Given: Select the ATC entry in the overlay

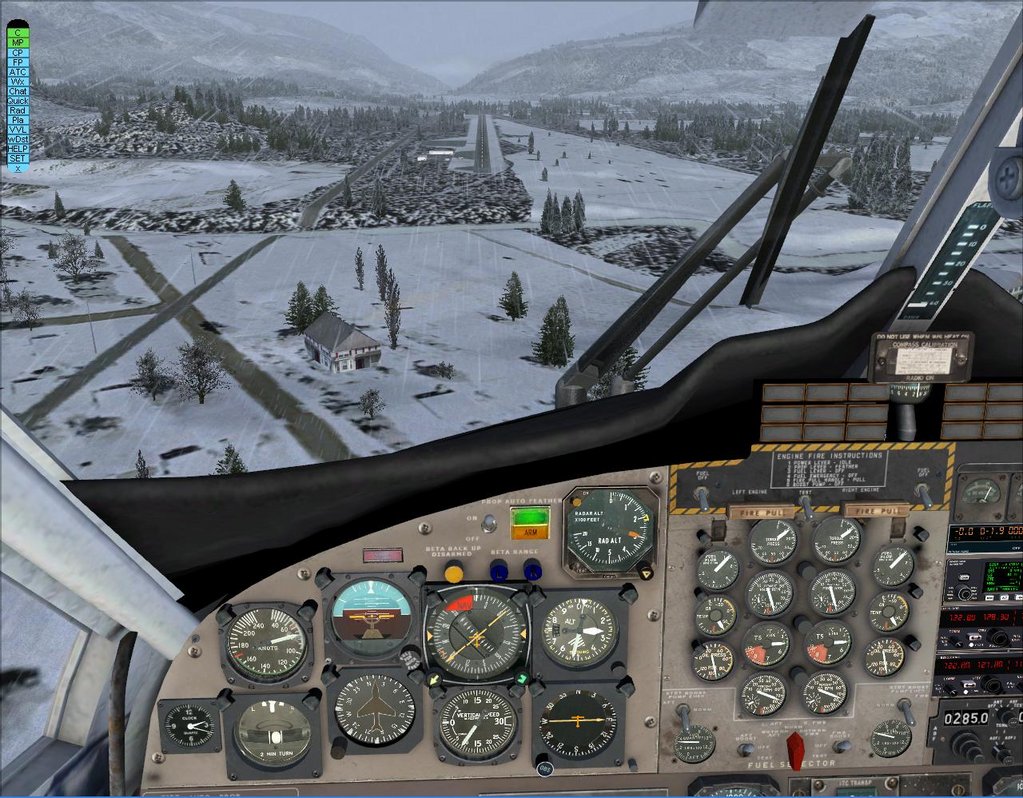Looking at the screenshot, I should [x=17, y=72].
